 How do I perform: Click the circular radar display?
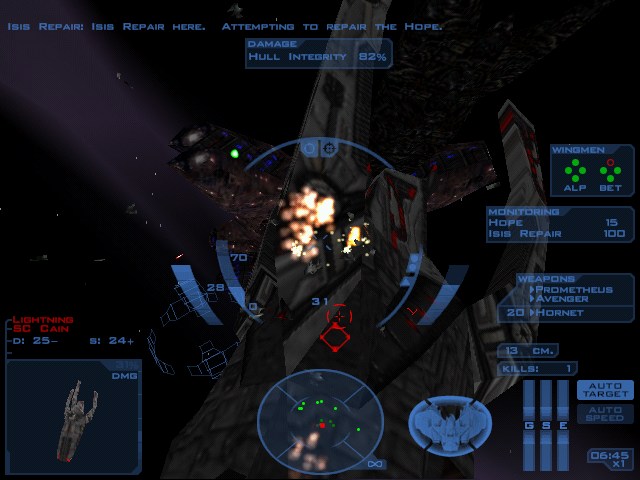click(x=320, y=416)
